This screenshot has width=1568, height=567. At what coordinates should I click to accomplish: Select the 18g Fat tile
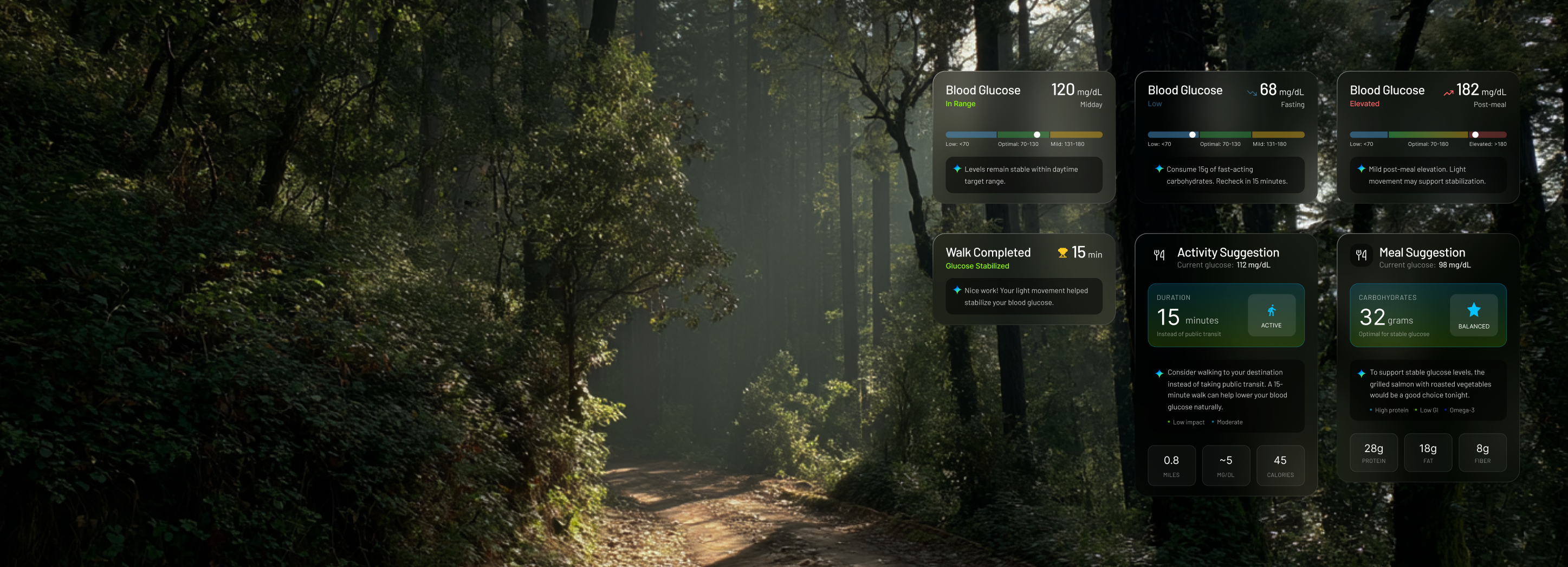pos(1427,453)
